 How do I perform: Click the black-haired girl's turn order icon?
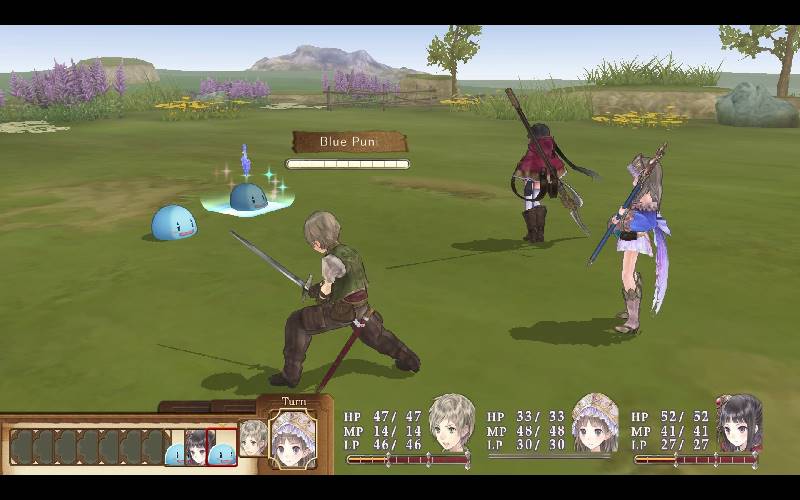coord(196,447)
